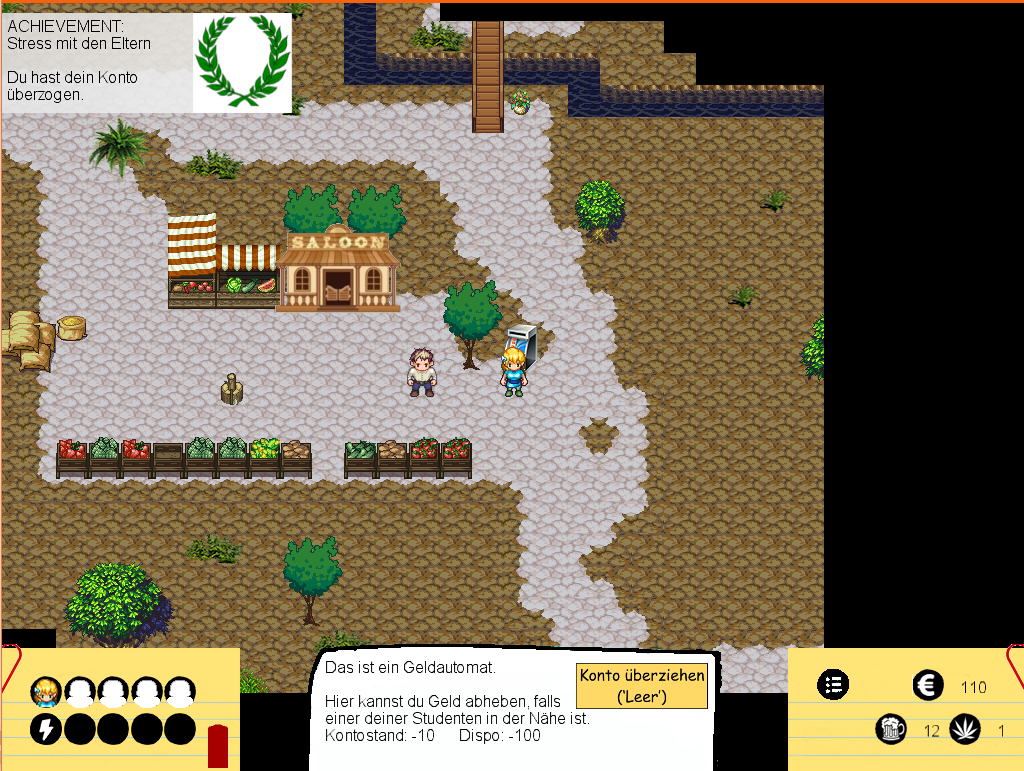
Task: Open the list menu icon
Action: [x=833, y=685]
